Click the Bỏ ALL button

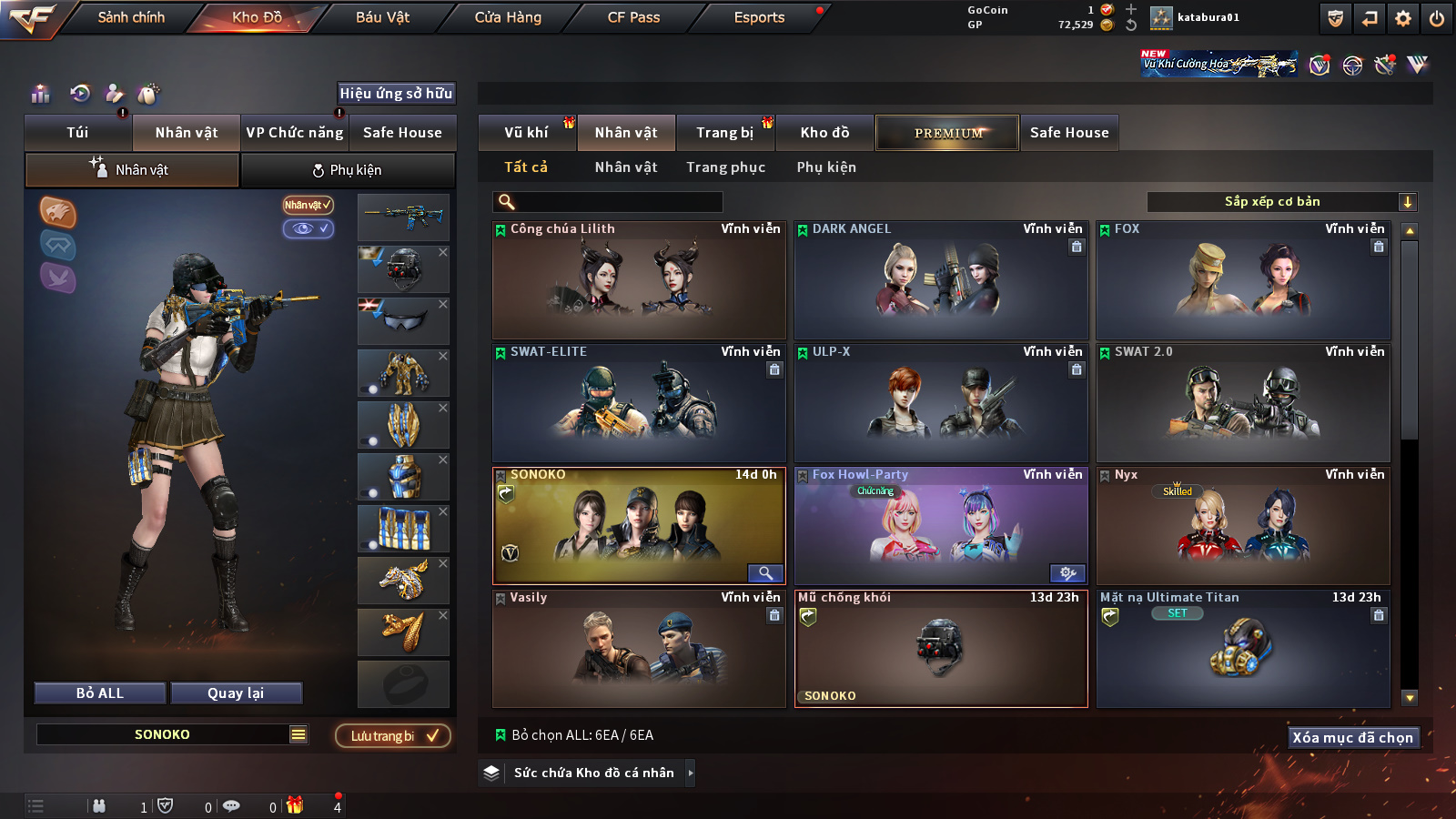[100, 693]
